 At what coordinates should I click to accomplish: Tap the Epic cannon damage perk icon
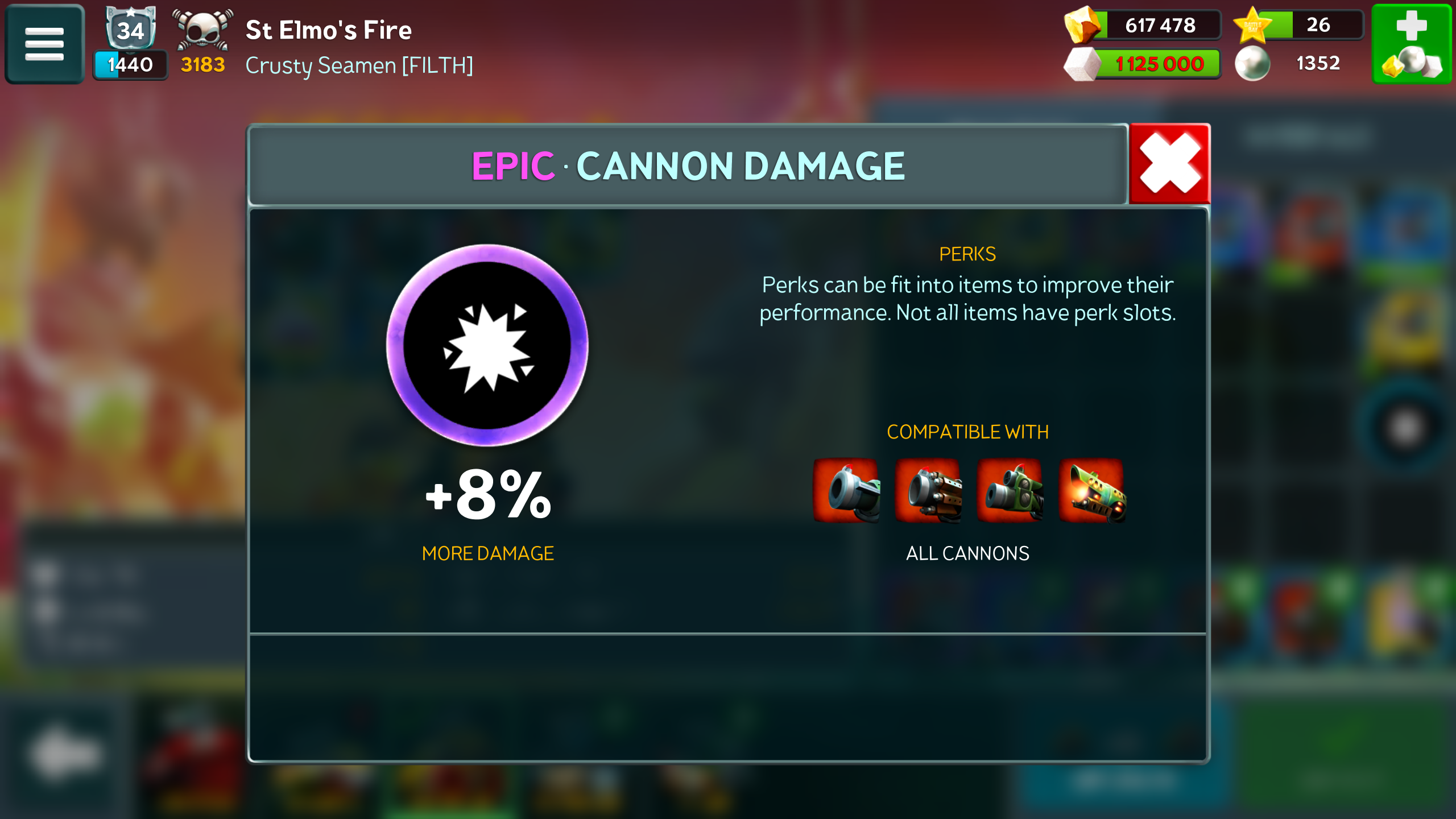click(x=487, y=345)
